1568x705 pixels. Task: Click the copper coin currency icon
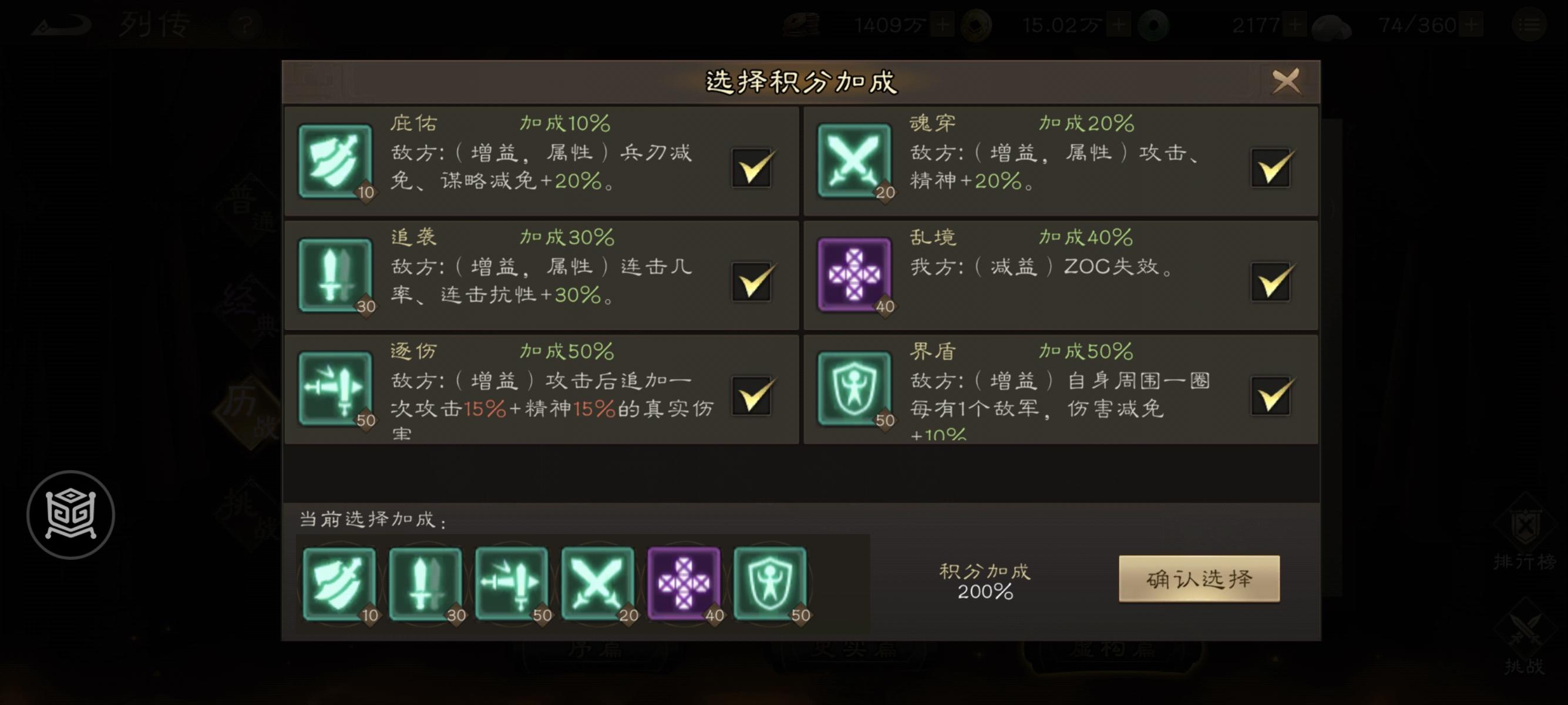pos(977,26)
